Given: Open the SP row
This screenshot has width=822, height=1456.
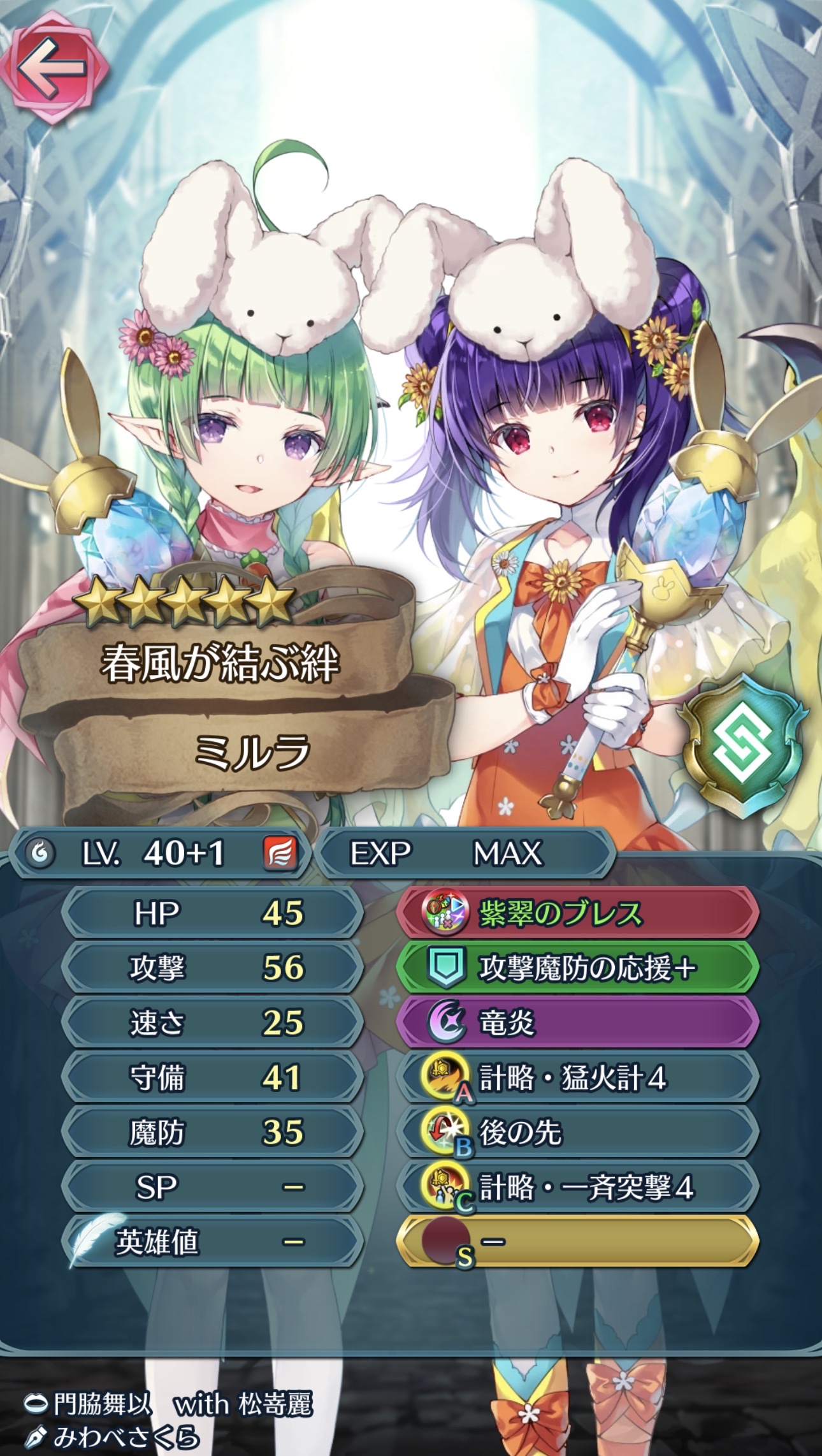Looking at the screenshot, I should (x=213, y=1188).
